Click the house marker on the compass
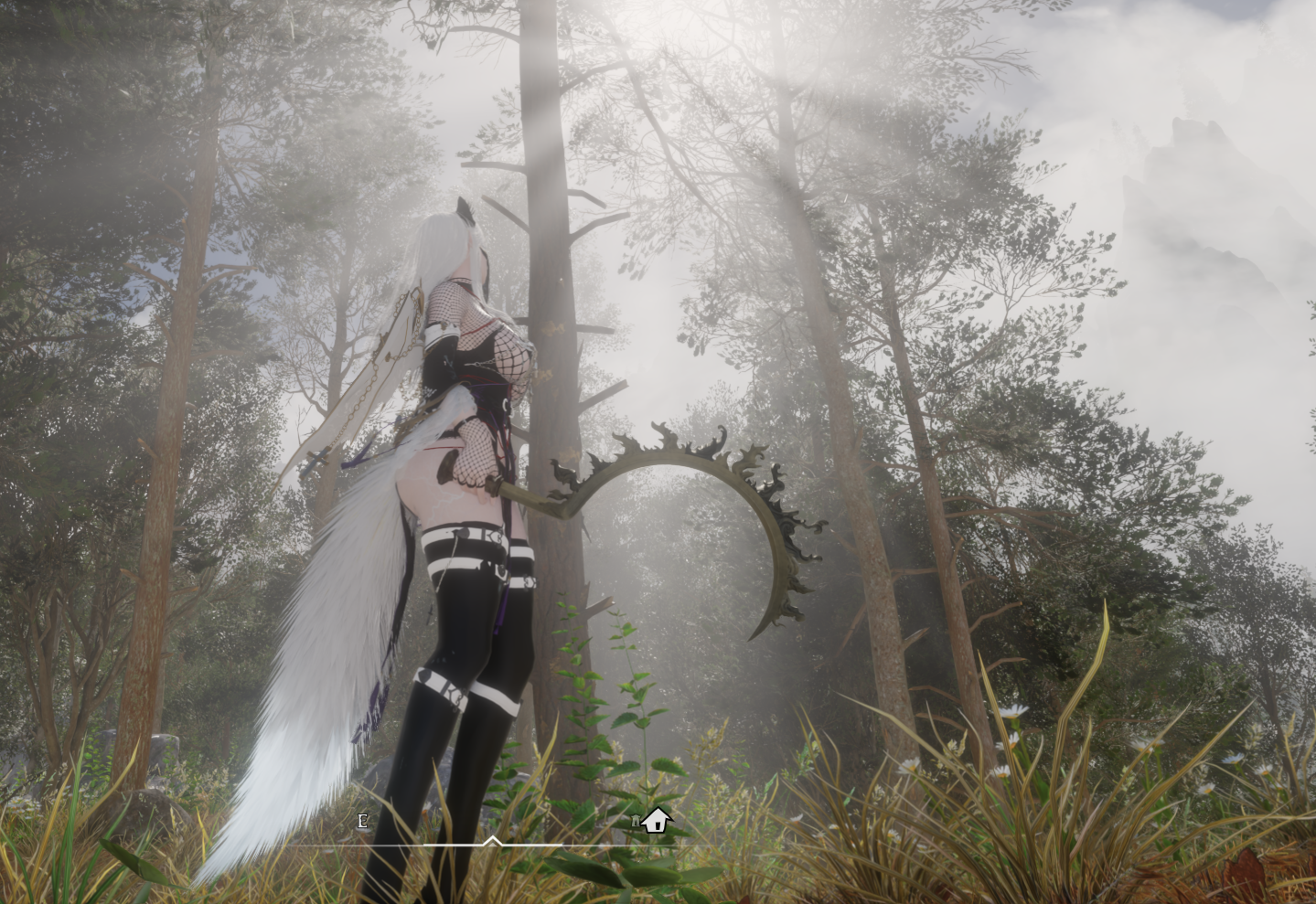Image resolution: width=1316 pixels, height=904 pixels. pos(656,821)
